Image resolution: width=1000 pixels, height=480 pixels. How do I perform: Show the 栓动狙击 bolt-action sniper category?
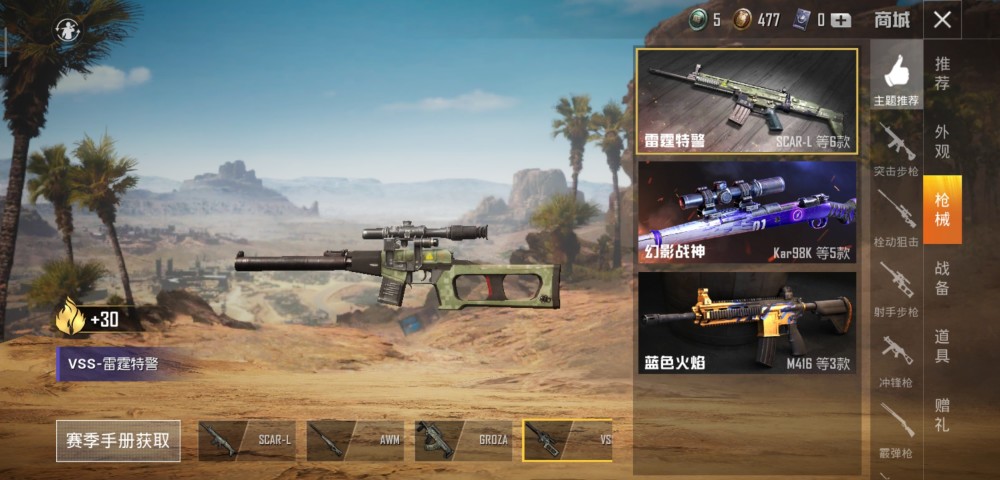click(x=896, y=218)
